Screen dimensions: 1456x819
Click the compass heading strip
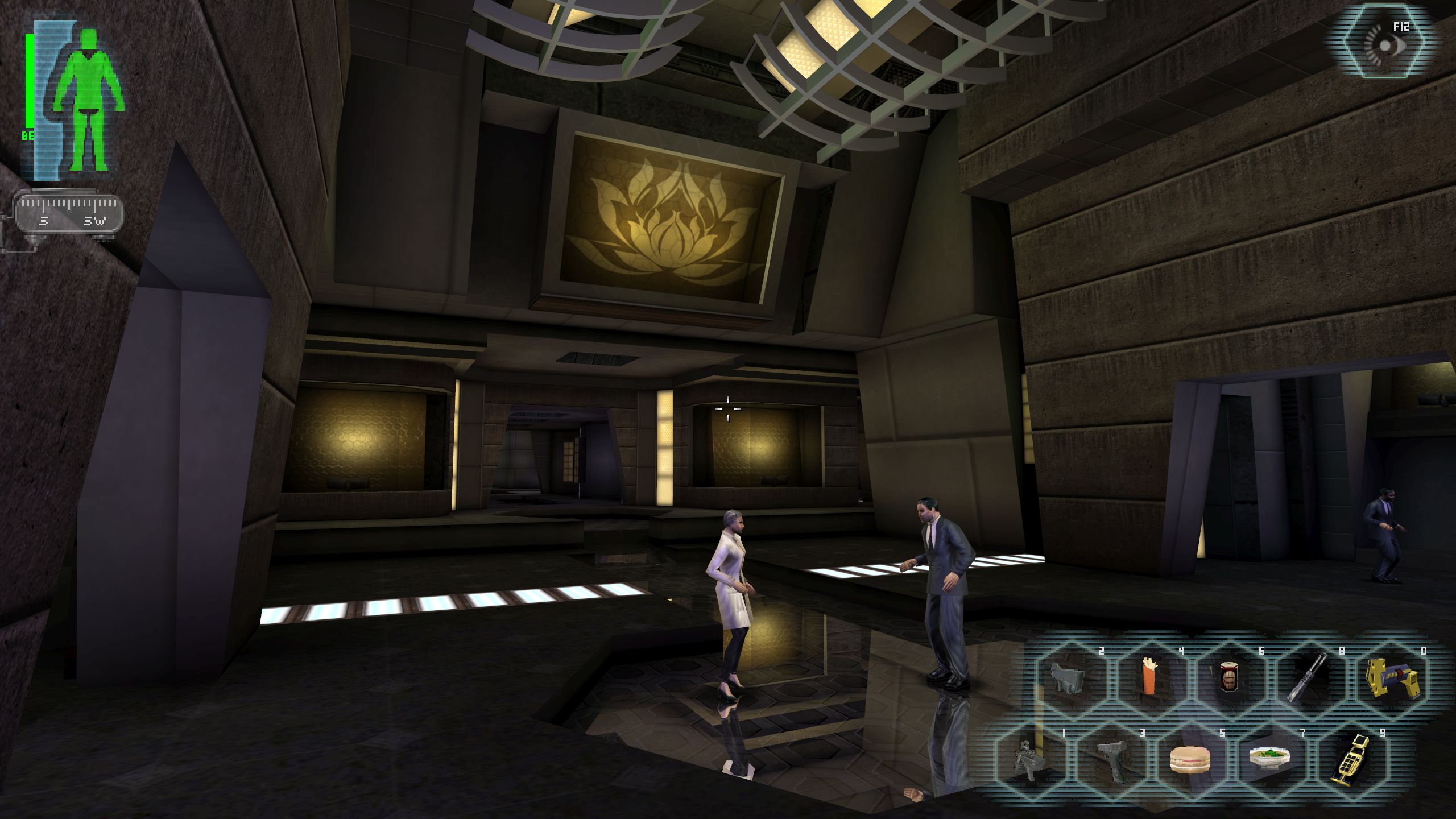[x=69, y=213]
